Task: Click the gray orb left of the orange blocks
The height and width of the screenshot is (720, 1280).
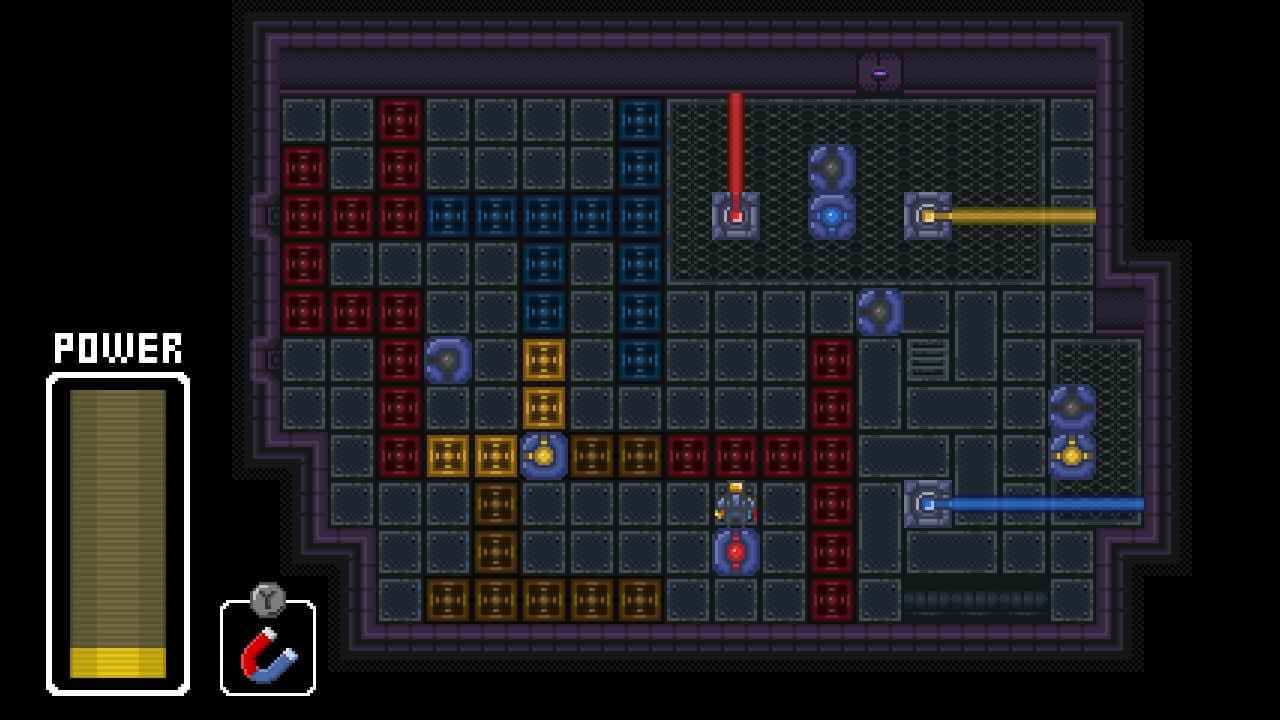Action: click(x=449, y=358)
